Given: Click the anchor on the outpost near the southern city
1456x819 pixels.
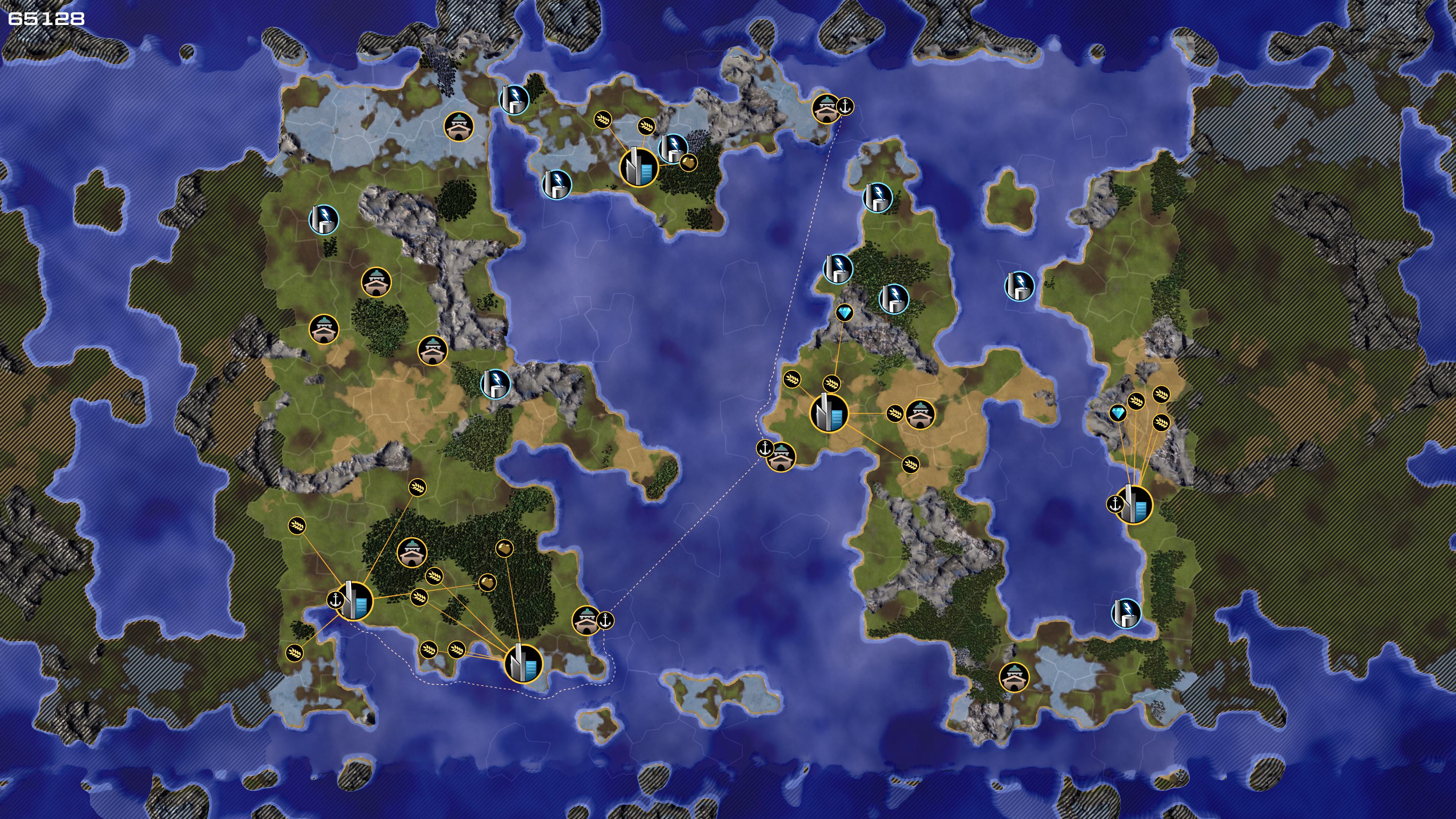Looking at the screenshot, I should coord(606,621).
